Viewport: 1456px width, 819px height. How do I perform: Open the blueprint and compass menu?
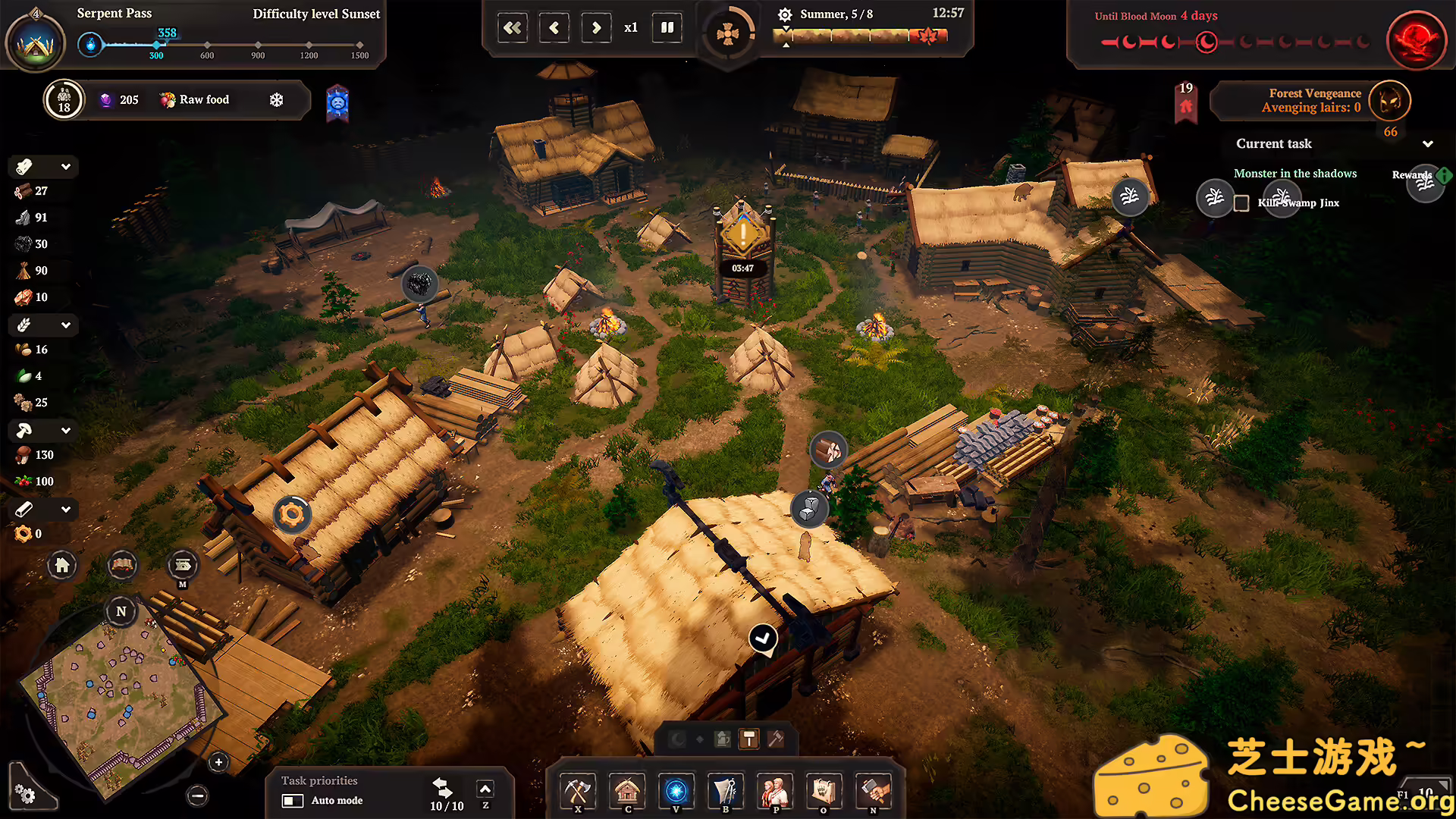[726, 792]
